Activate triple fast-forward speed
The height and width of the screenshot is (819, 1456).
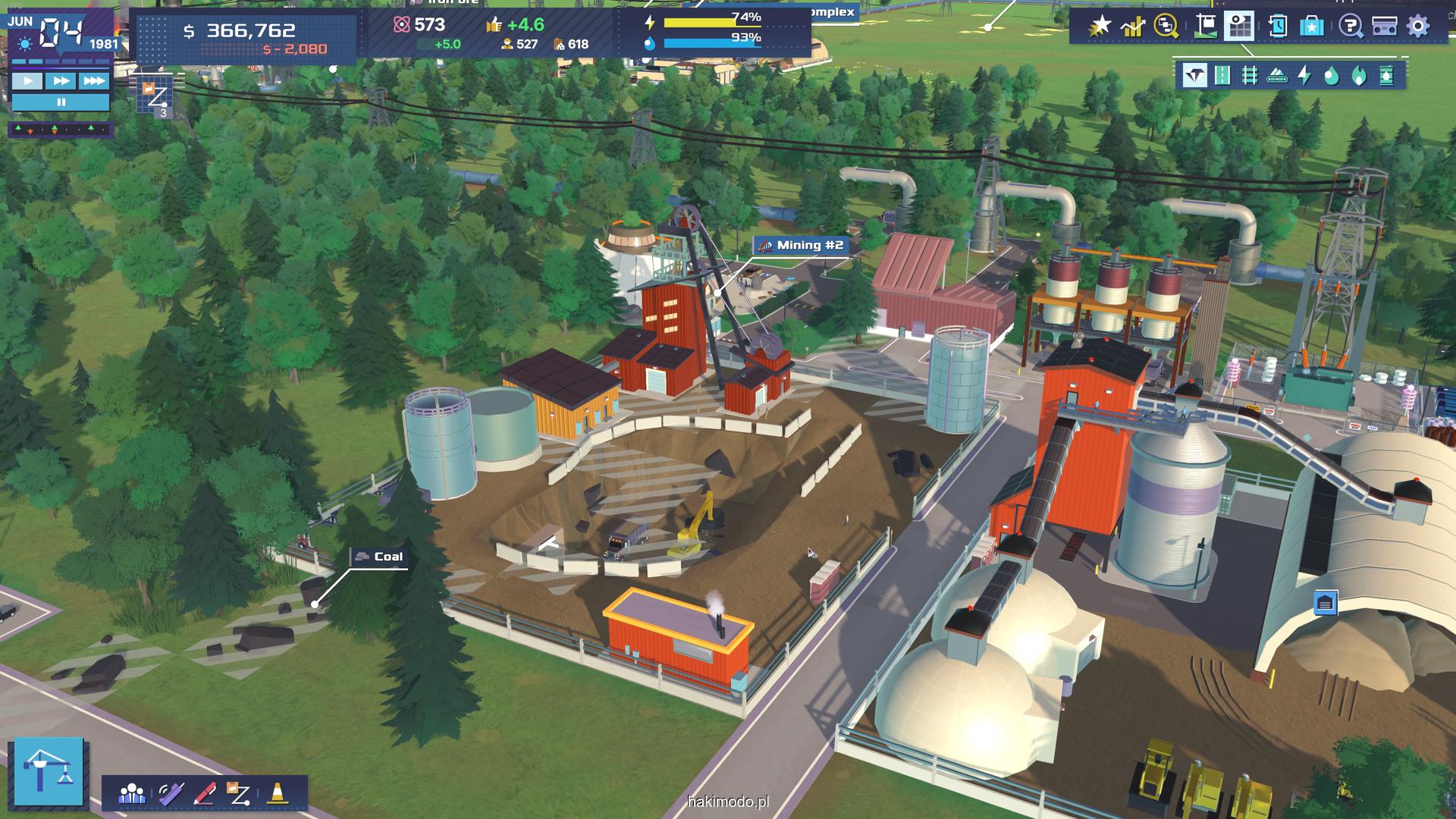click(x=94, y=81)
